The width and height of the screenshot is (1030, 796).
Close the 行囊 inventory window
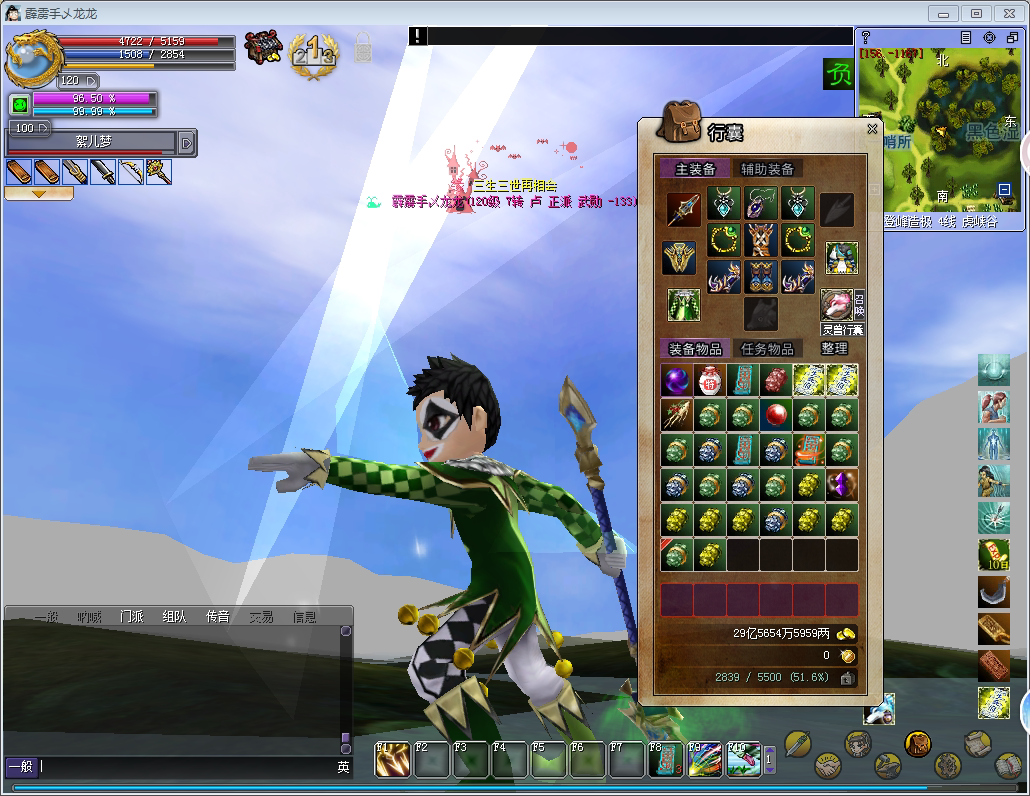point(872,129)
